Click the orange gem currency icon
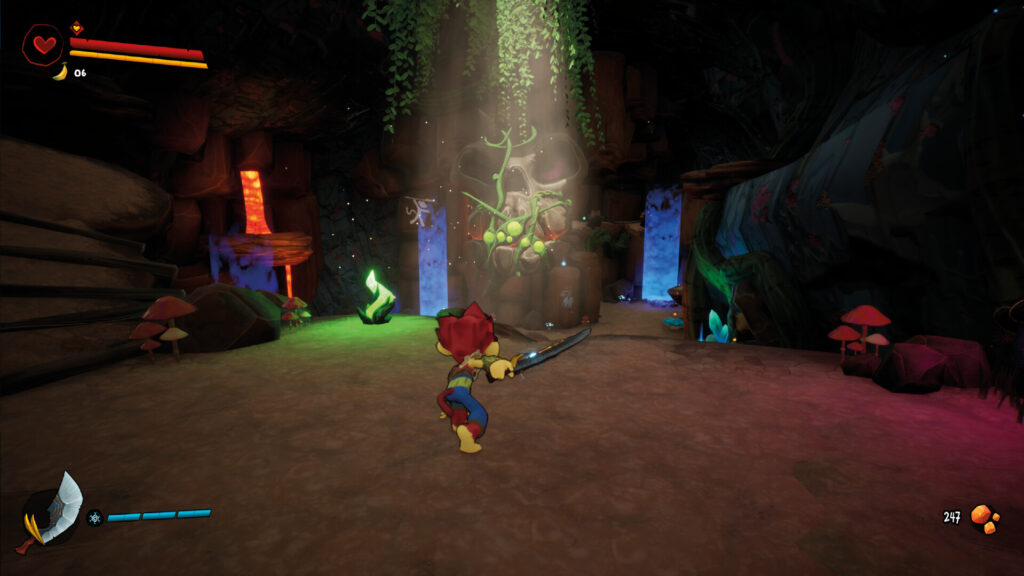 (984, 518)
